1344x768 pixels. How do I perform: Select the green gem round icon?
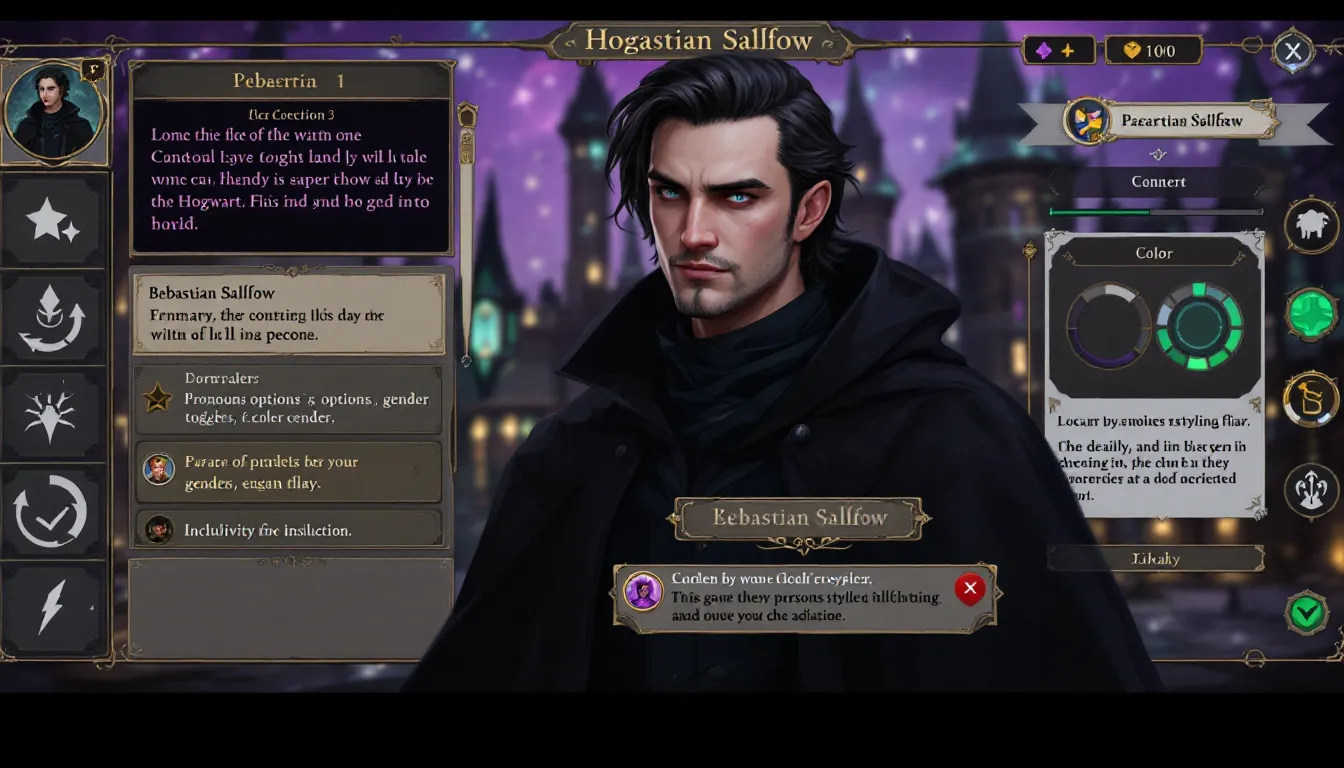1311,314
